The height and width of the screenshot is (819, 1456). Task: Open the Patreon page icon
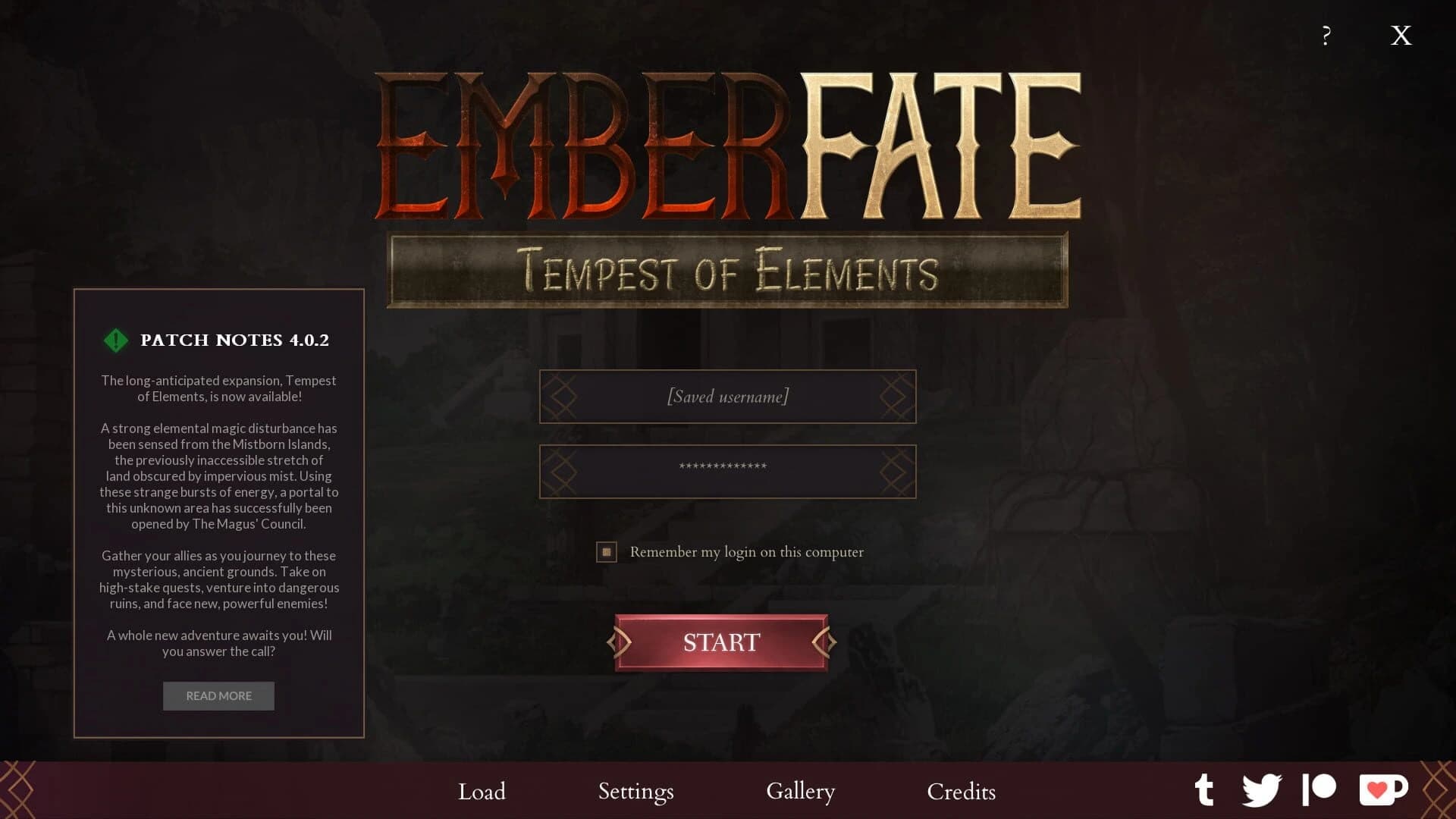tap(1319, 791)
